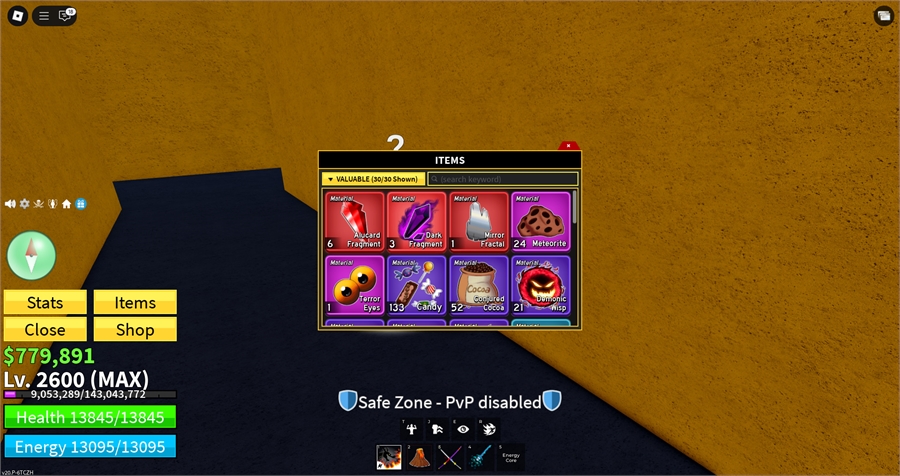
Task: Choose the Conjured Cocoa item
Action: (x=478, y=285)
